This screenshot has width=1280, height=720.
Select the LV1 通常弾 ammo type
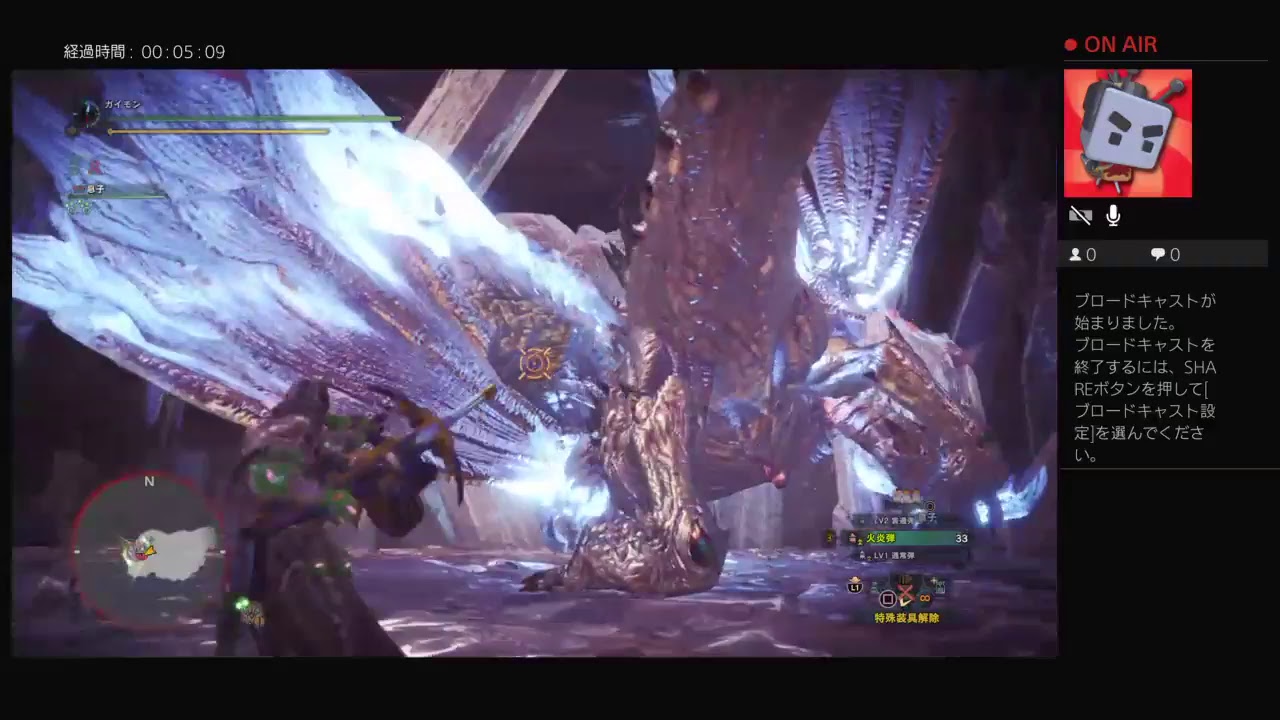(893, 556)
